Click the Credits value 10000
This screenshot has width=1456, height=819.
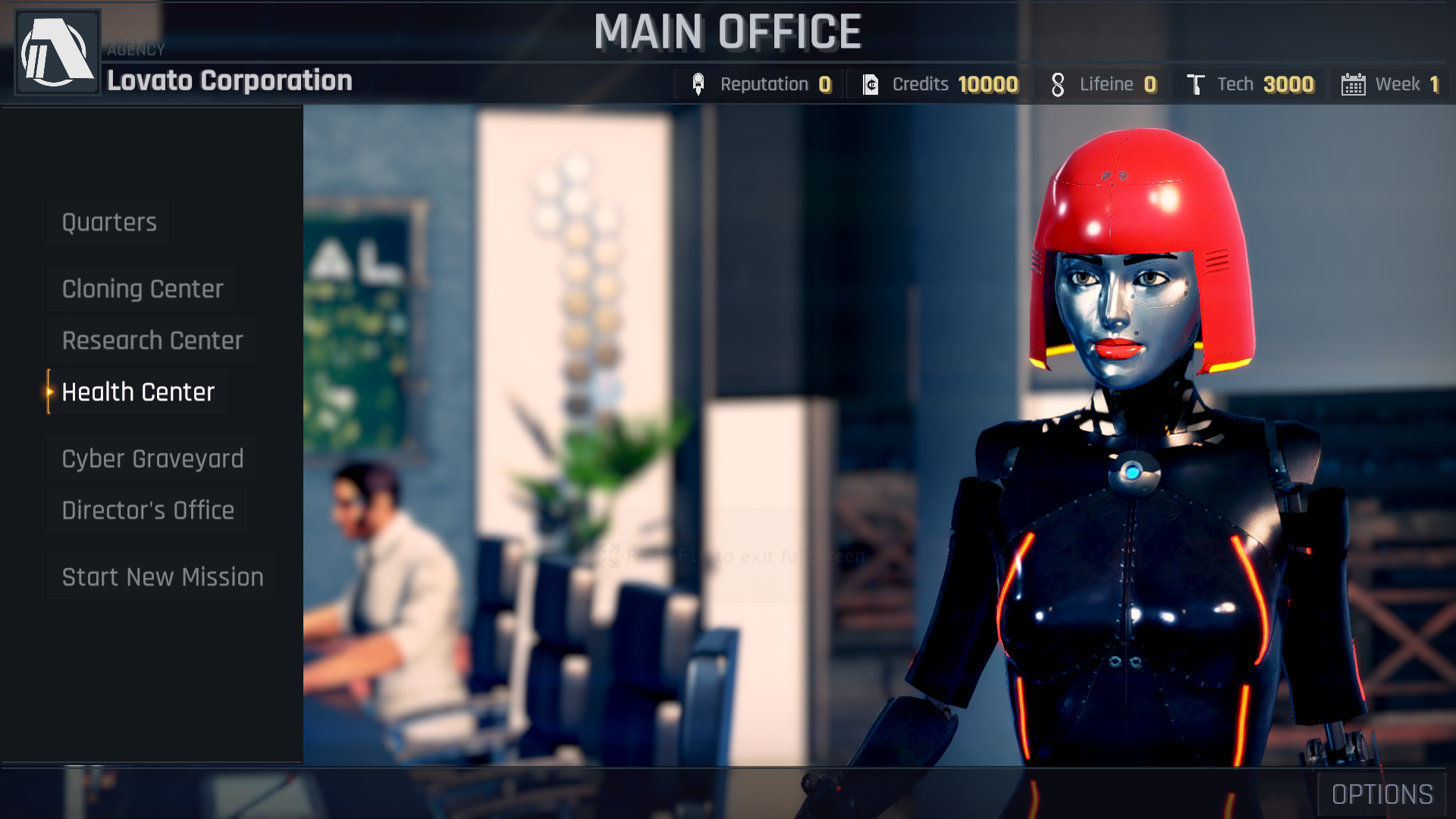click(988, 84)
